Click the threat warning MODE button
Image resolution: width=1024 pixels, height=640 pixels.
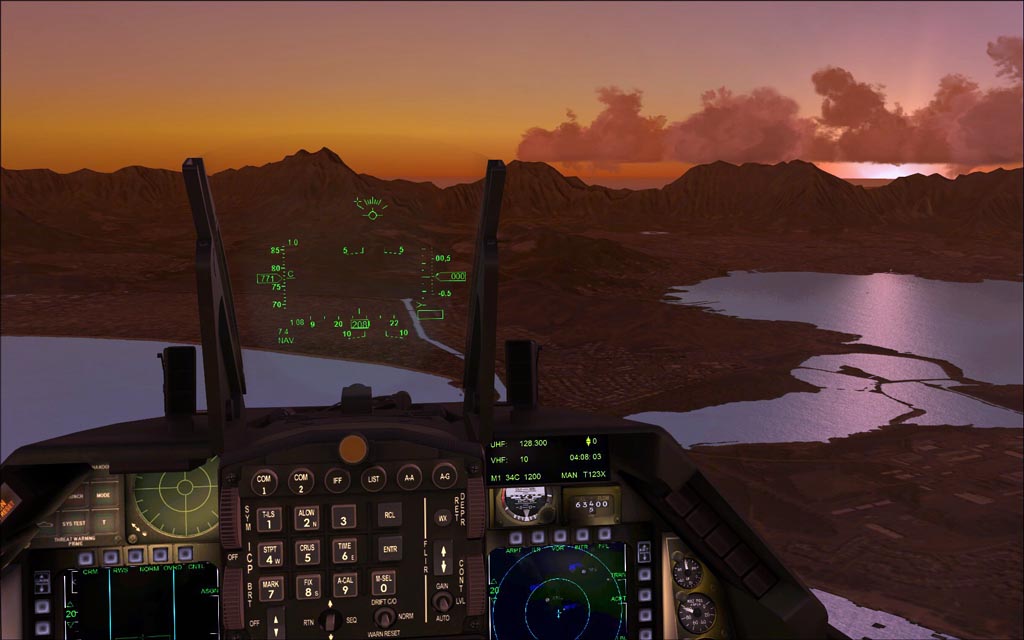click(103, 495)
